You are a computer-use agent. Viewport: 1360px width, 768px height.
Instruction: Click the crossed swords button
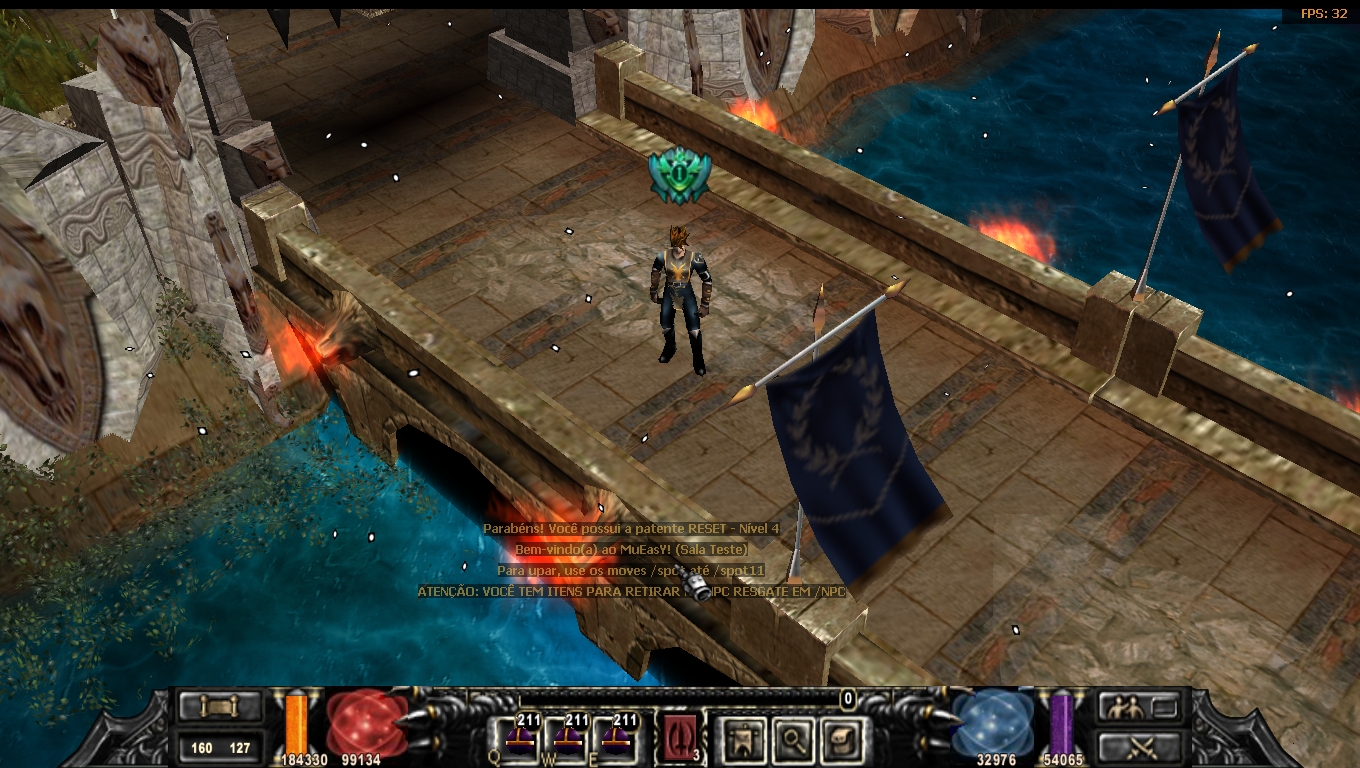1139,746
